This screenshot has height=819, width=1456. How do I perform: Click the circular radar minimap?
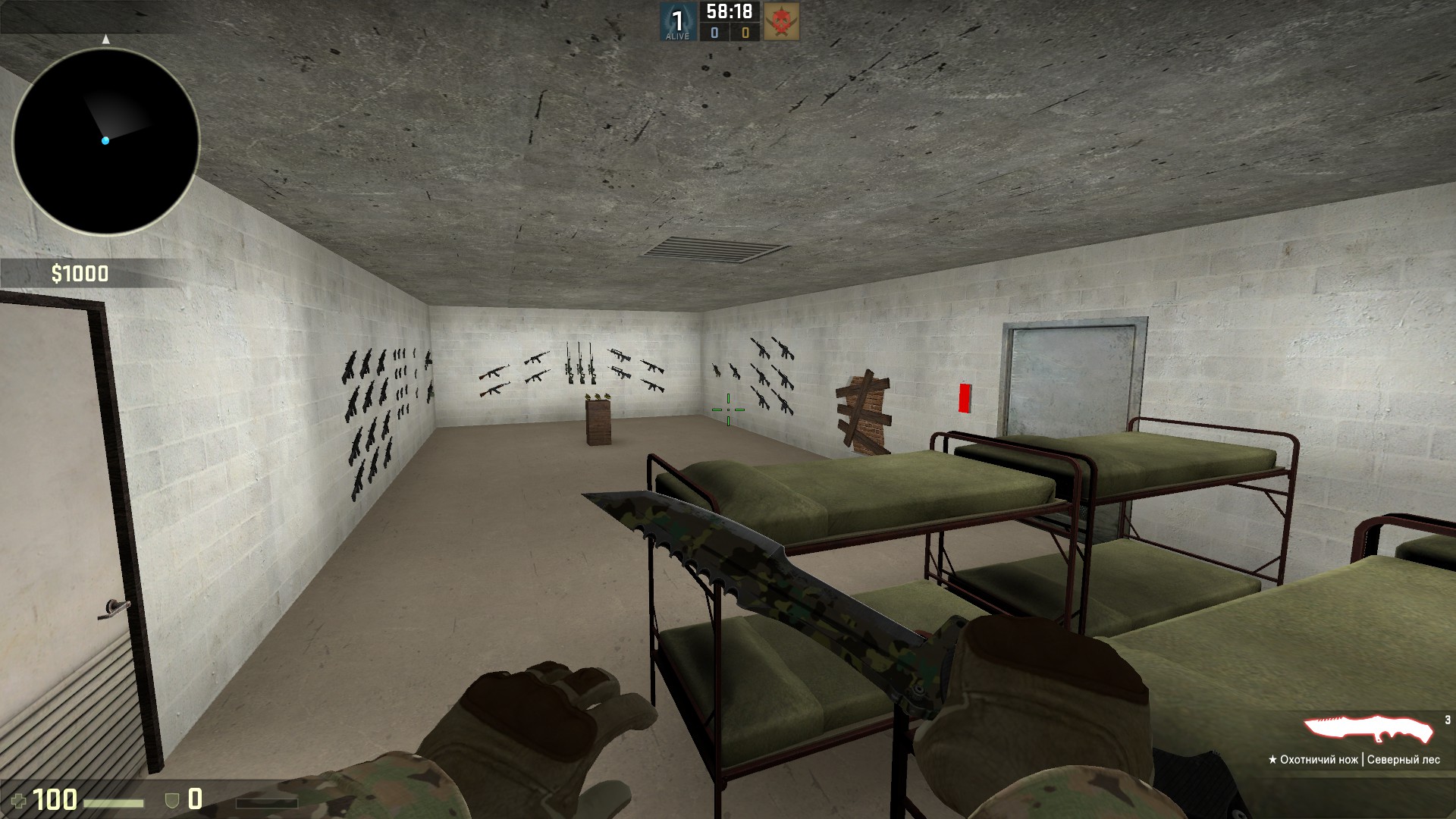click(105, 141)
